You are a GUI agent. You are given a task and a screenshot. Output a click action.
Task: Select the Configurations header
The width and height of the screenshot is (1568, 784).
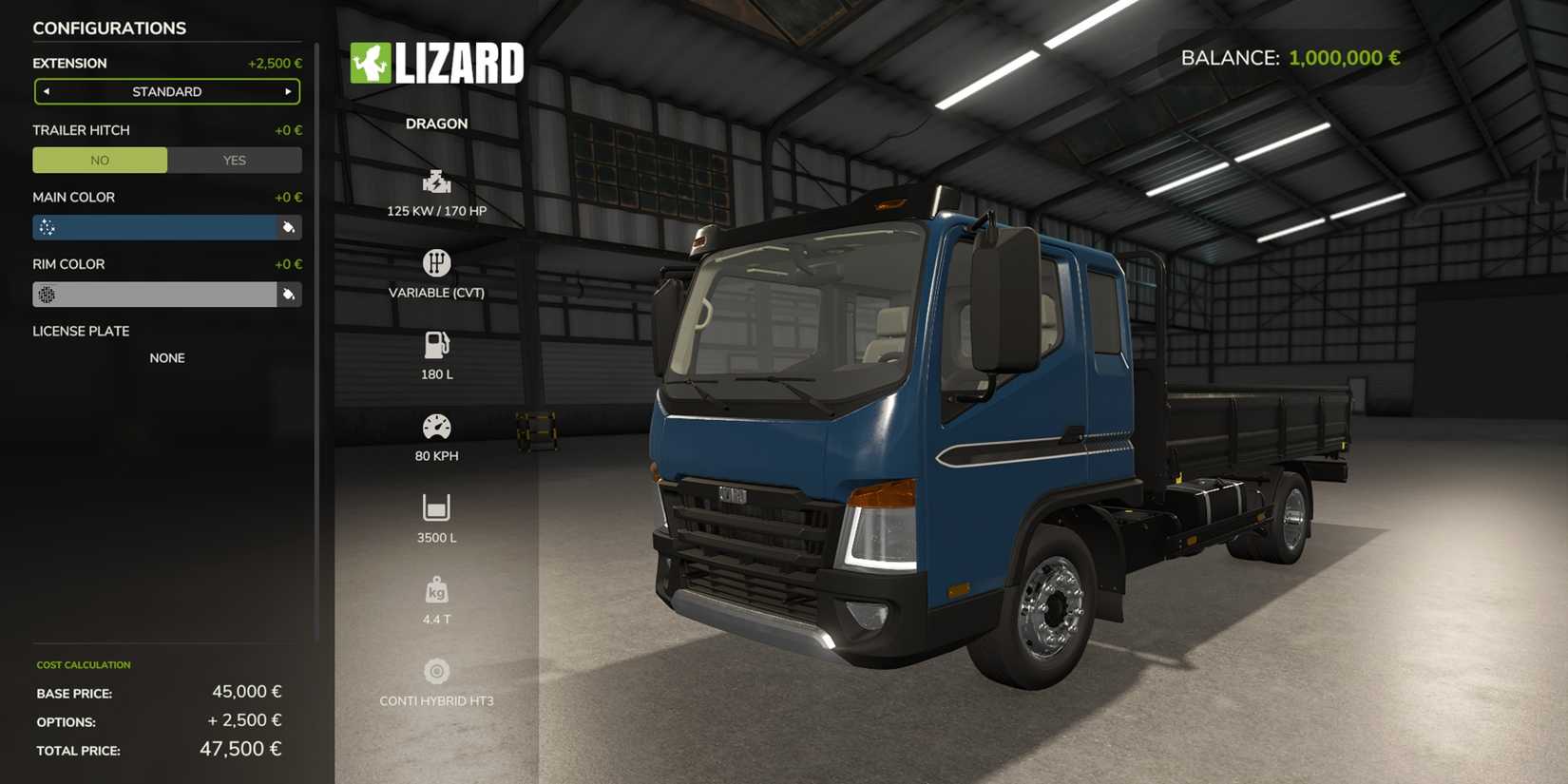(110, 28)
